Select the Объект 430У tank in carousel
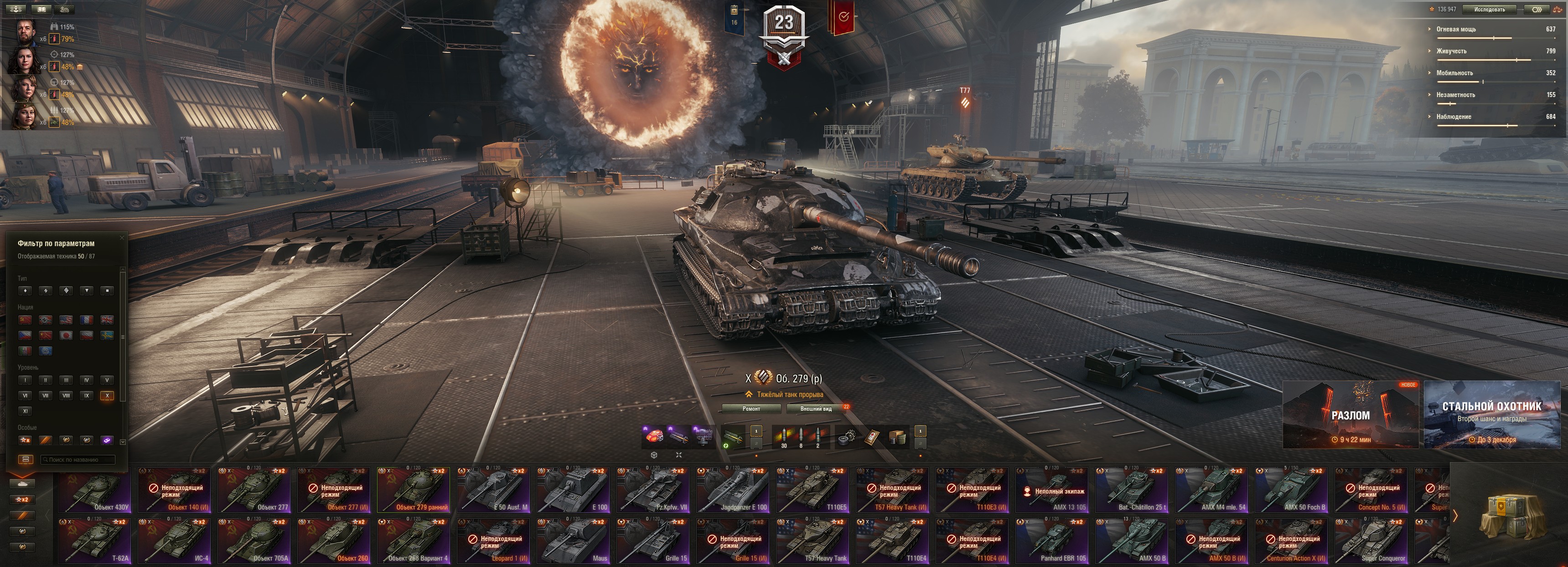1568x567 pixels. [95, 490]
